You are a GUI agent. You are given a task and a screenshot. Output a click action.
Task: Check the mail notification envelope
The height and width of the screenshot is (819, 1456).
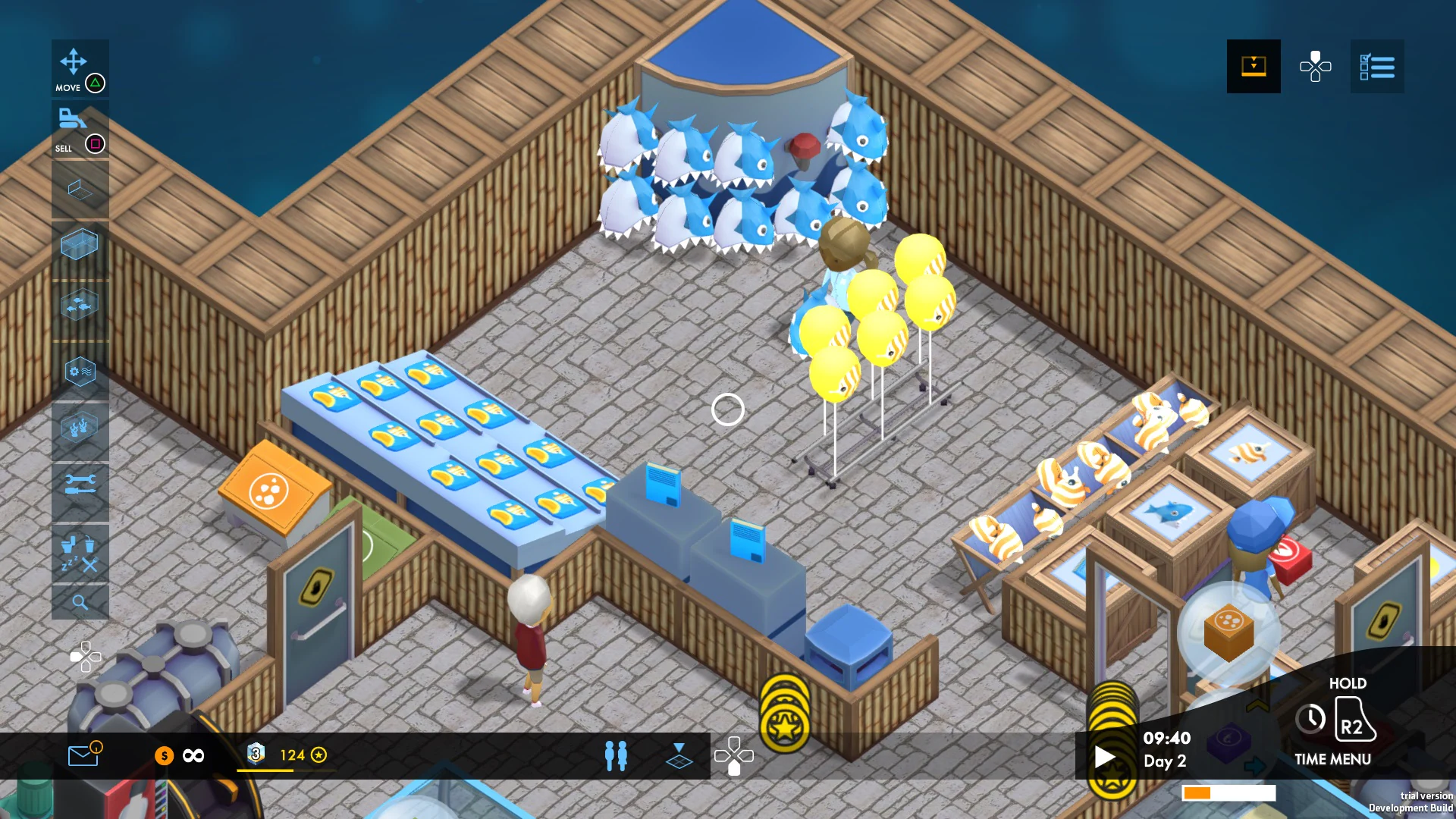pos(83,756)
